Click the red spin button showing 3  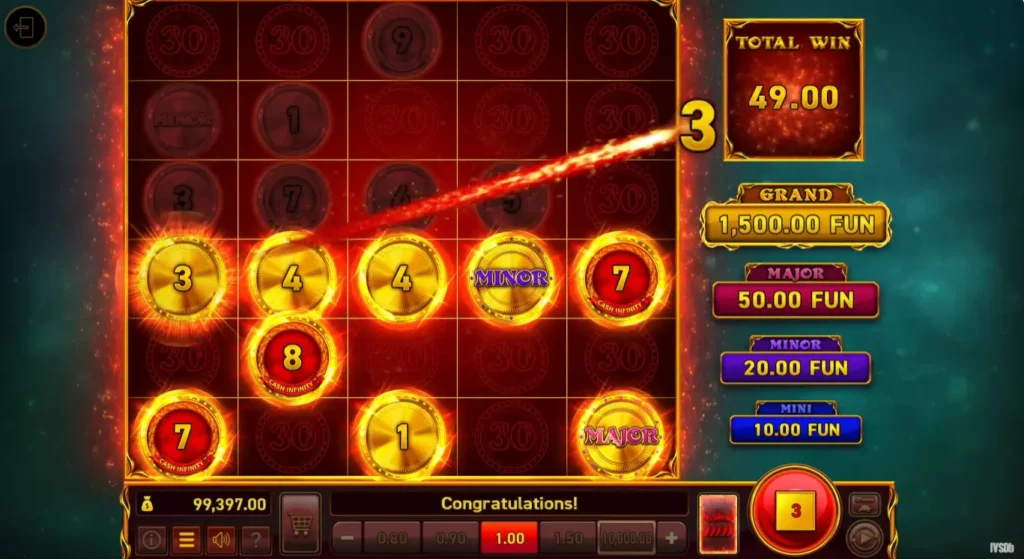(795, 511)
